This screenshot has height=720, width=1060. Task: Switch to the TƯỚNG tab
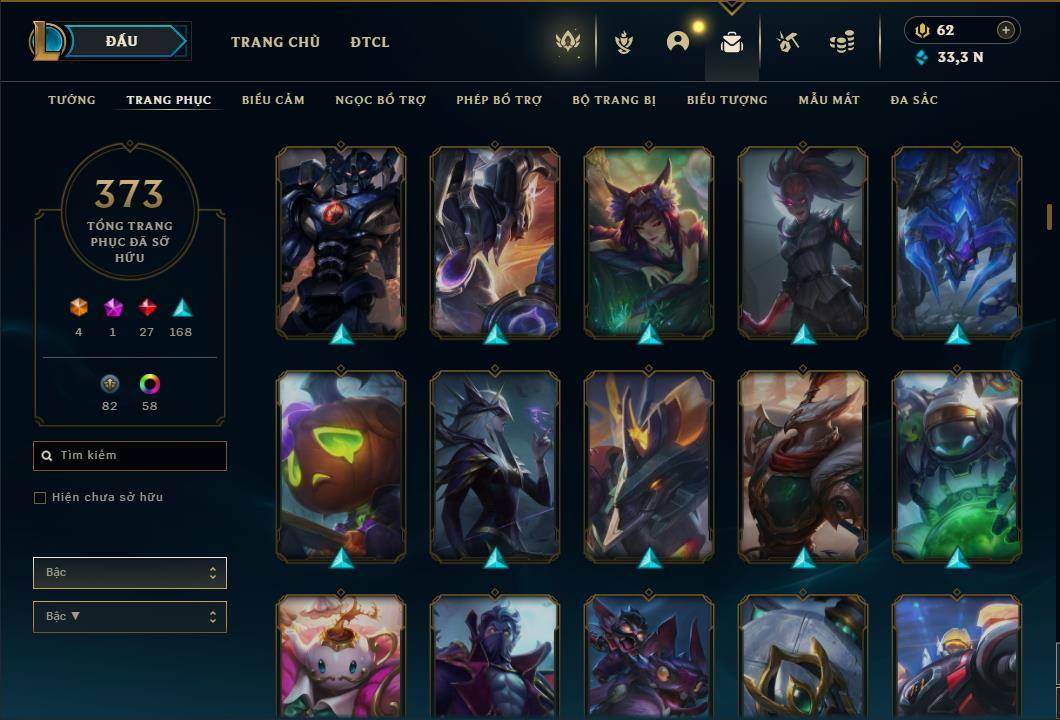tap(72, 100)
